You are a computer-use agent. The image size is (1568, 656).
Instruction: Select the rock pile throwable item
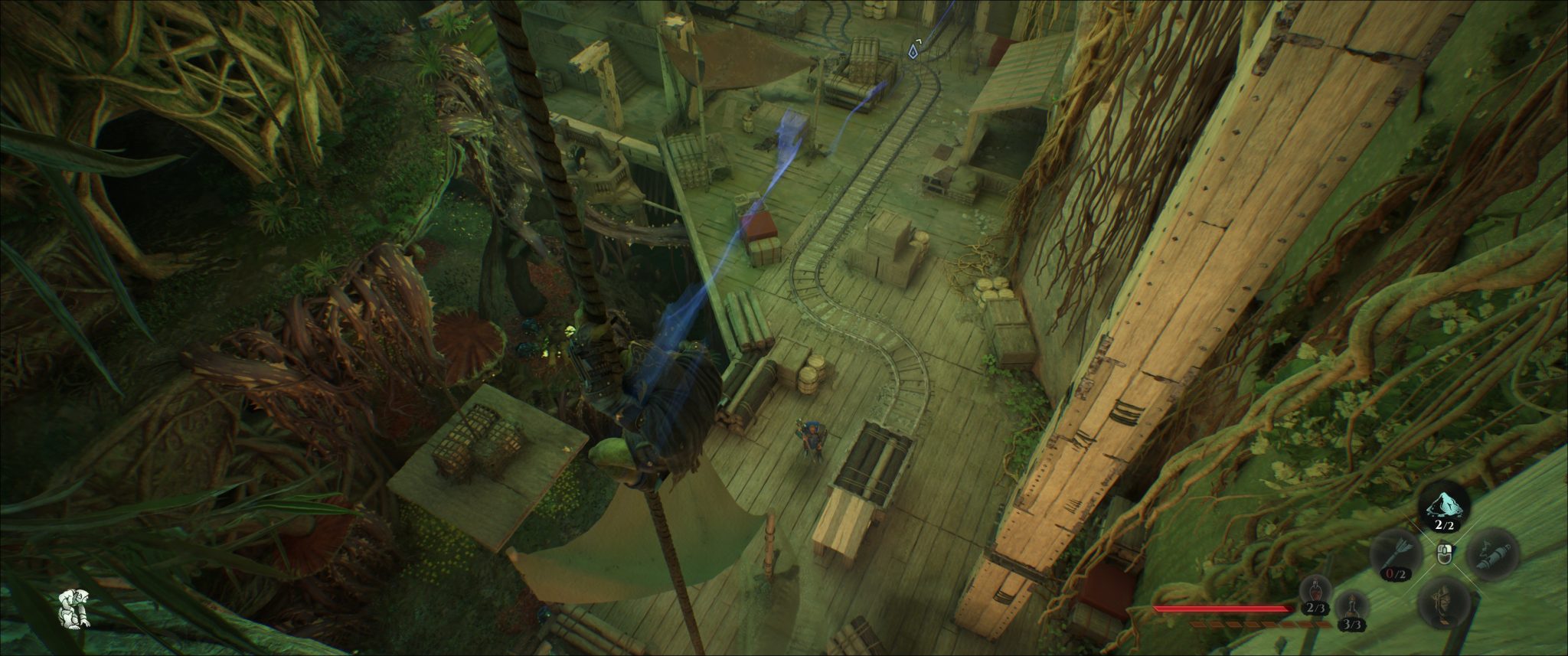(1444, 507)
